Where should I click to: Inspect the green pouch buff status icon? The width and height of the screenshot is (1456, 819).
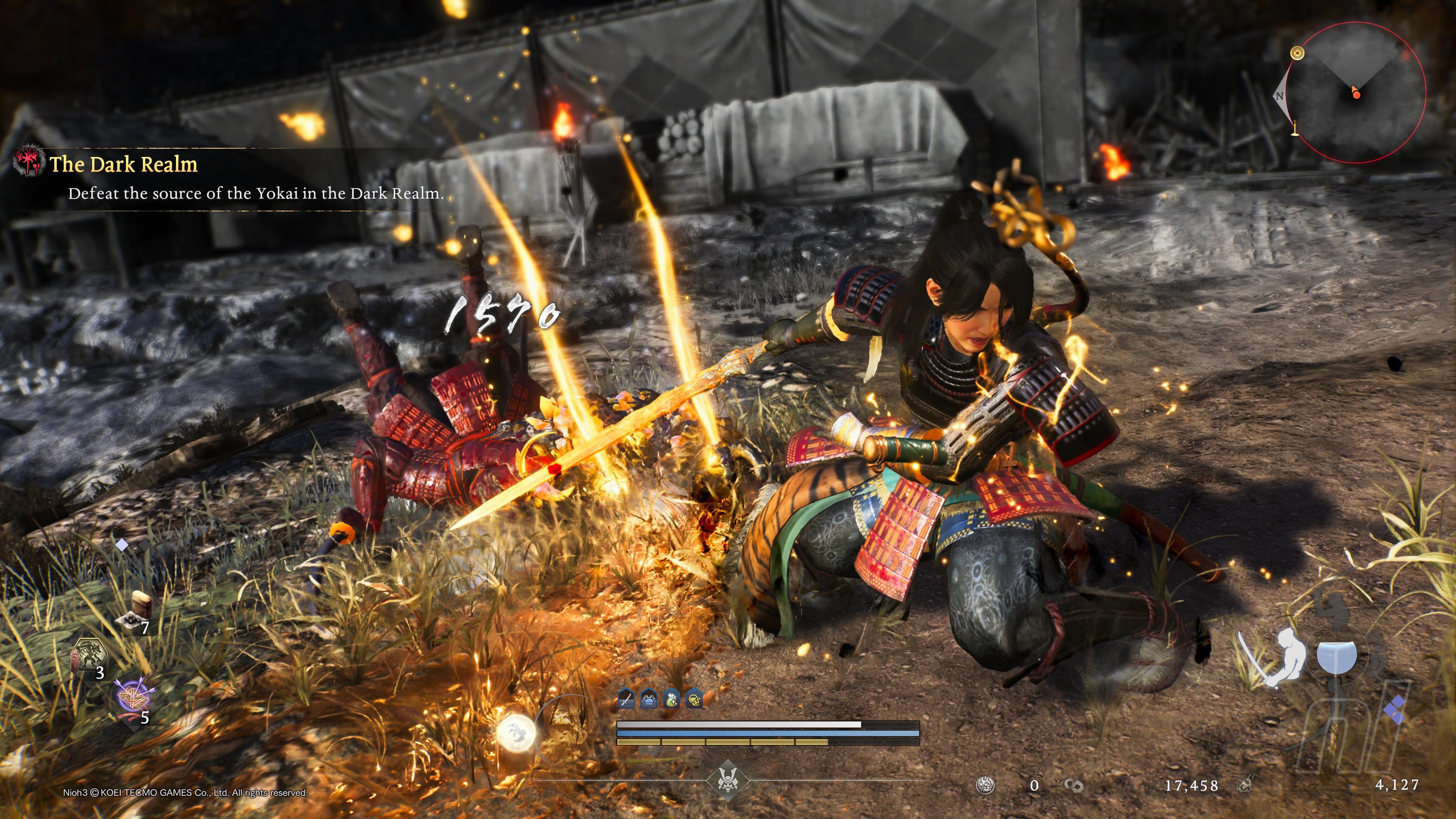click(x=672, y=699)
